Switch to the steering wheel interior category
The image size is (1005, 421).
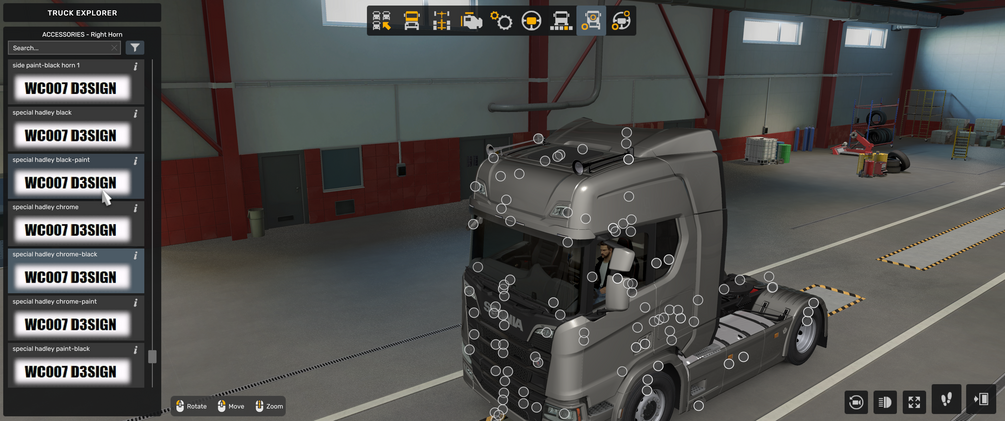pos(531,21)
